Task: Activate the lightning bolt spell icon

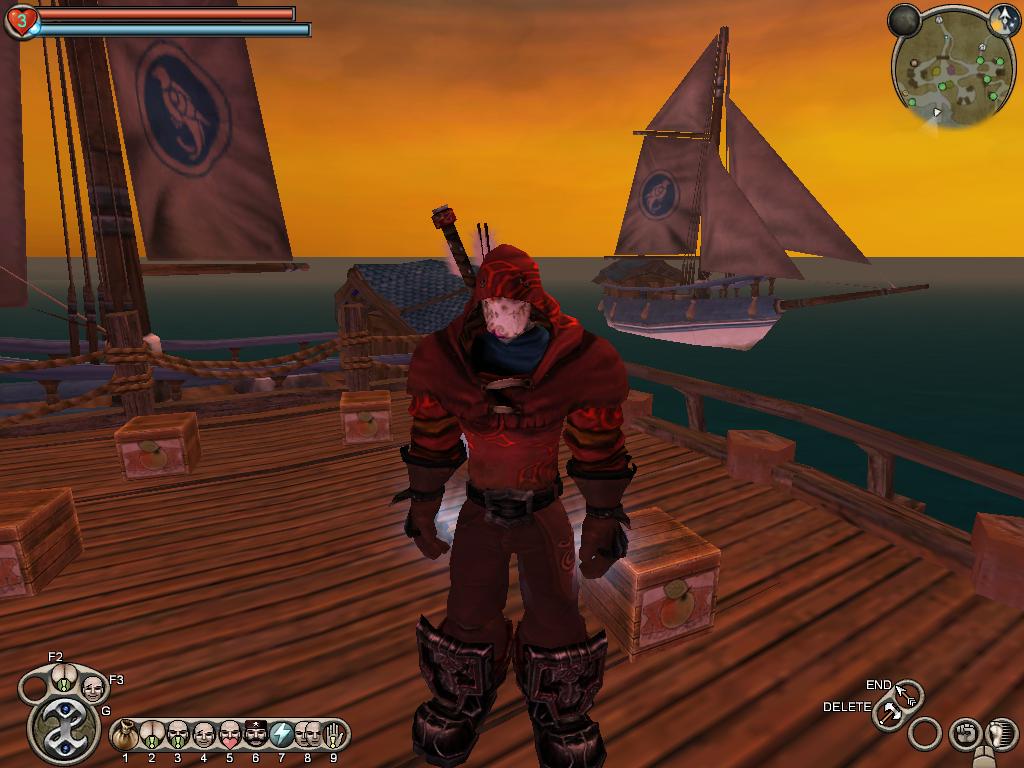Action: (282, 735)
